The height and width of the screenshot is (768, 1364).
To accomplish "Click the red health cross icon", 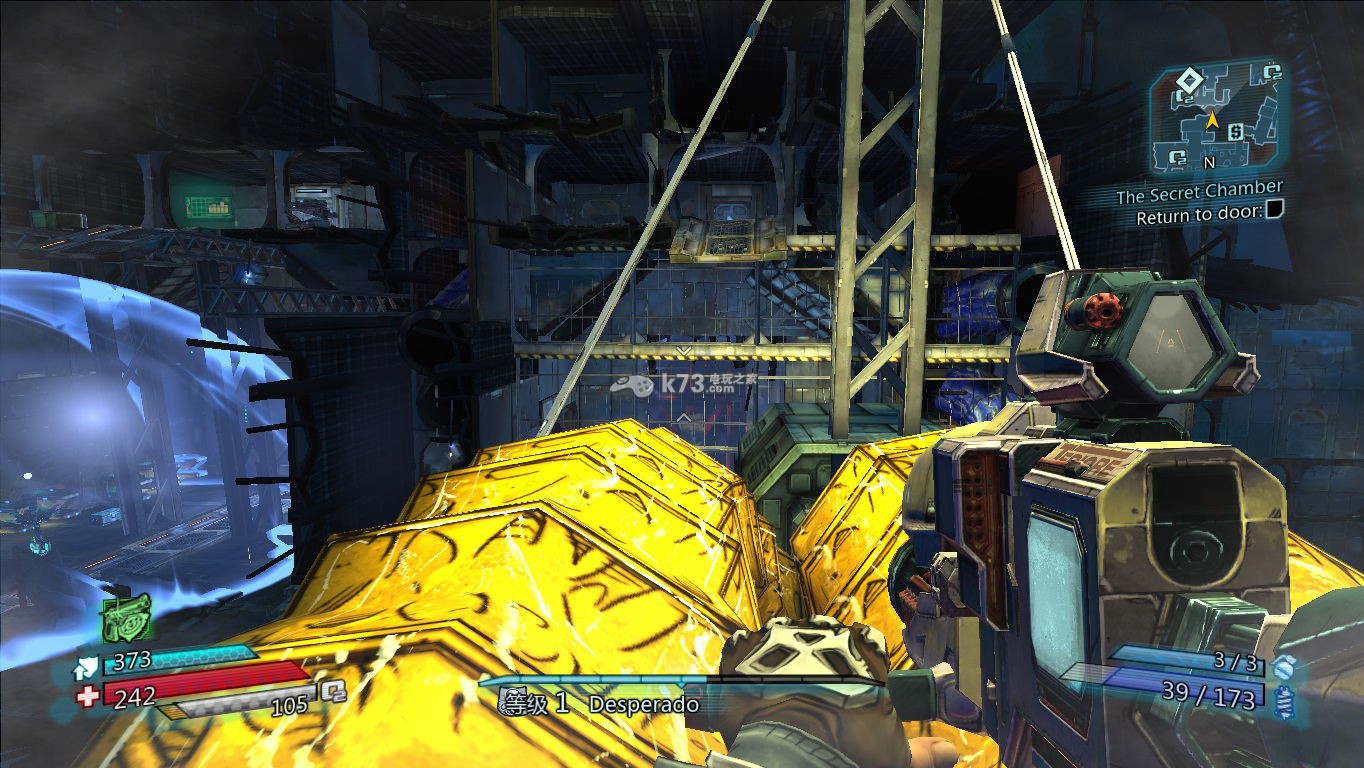I will point(88,696).
